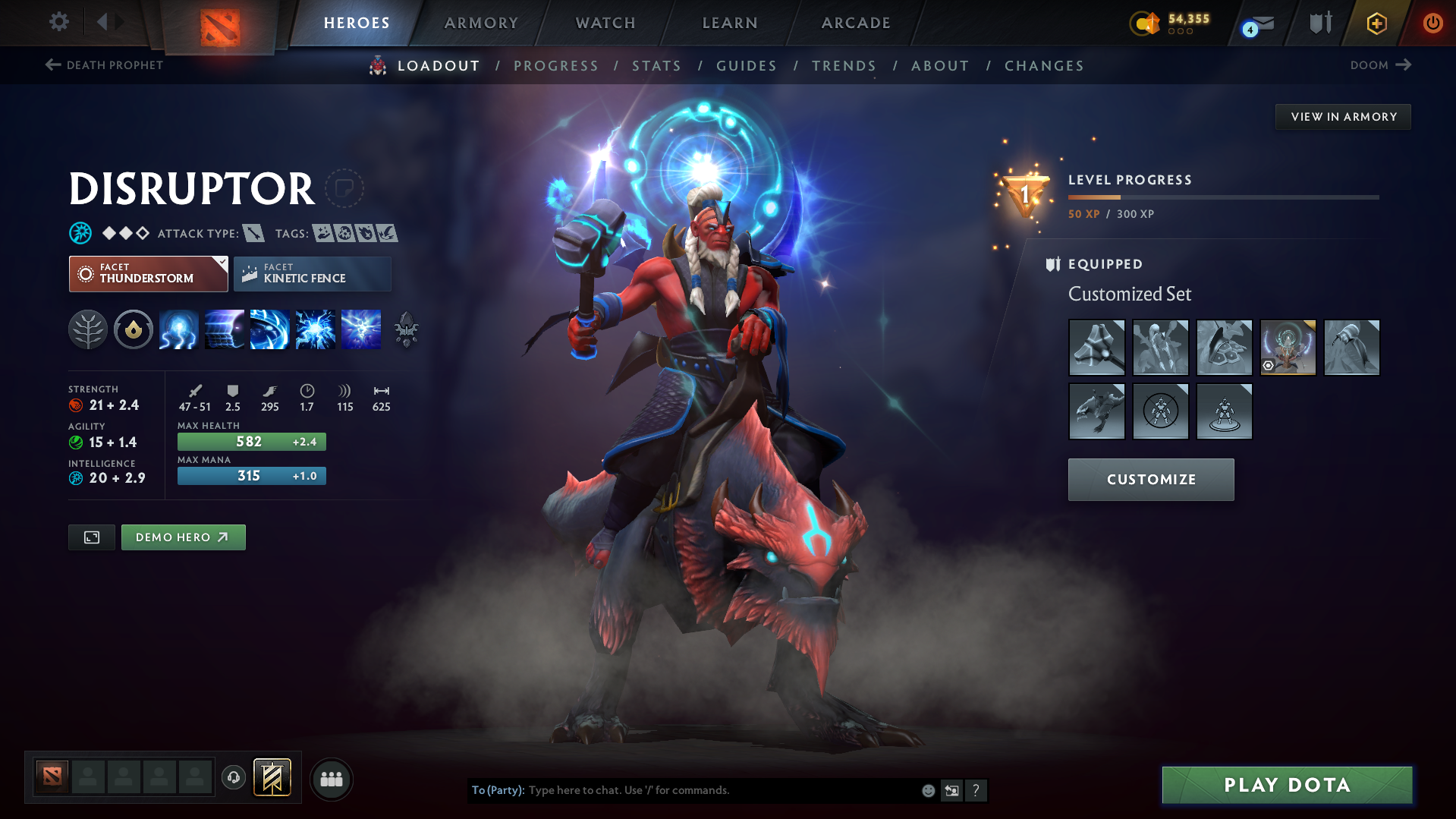
Task: Open Disruptor's talent tree icon
Action: [x=88, y=329]
